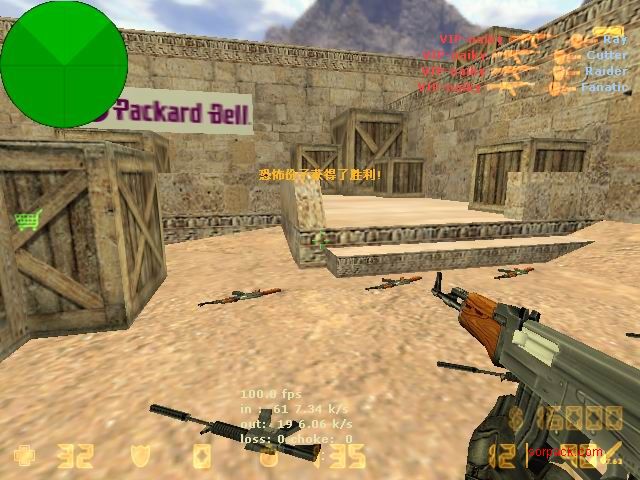The height and width of the screenshot is (480, 640).
Task: Click the armor shield icon
Action: [x=141, y=457]
